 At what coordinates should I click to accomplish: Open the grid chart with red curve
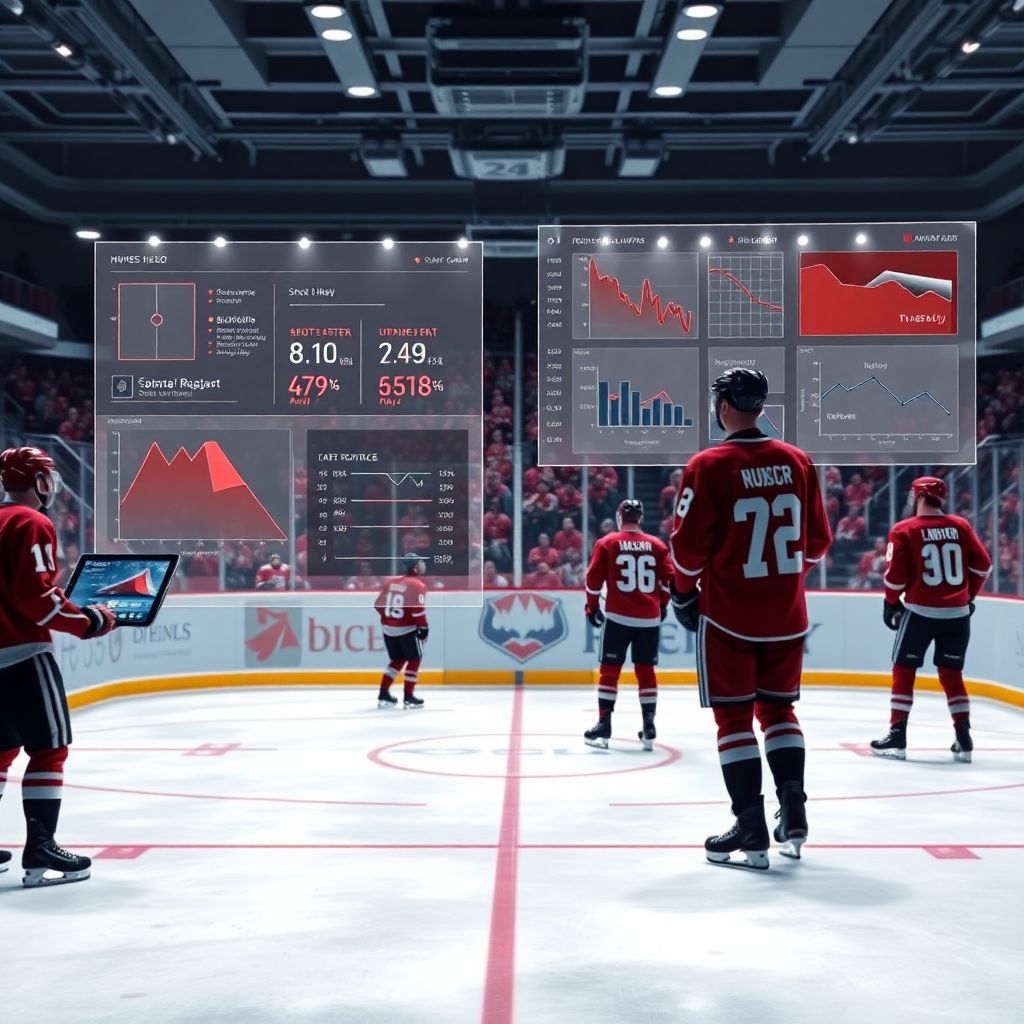(x=745, y=295)
